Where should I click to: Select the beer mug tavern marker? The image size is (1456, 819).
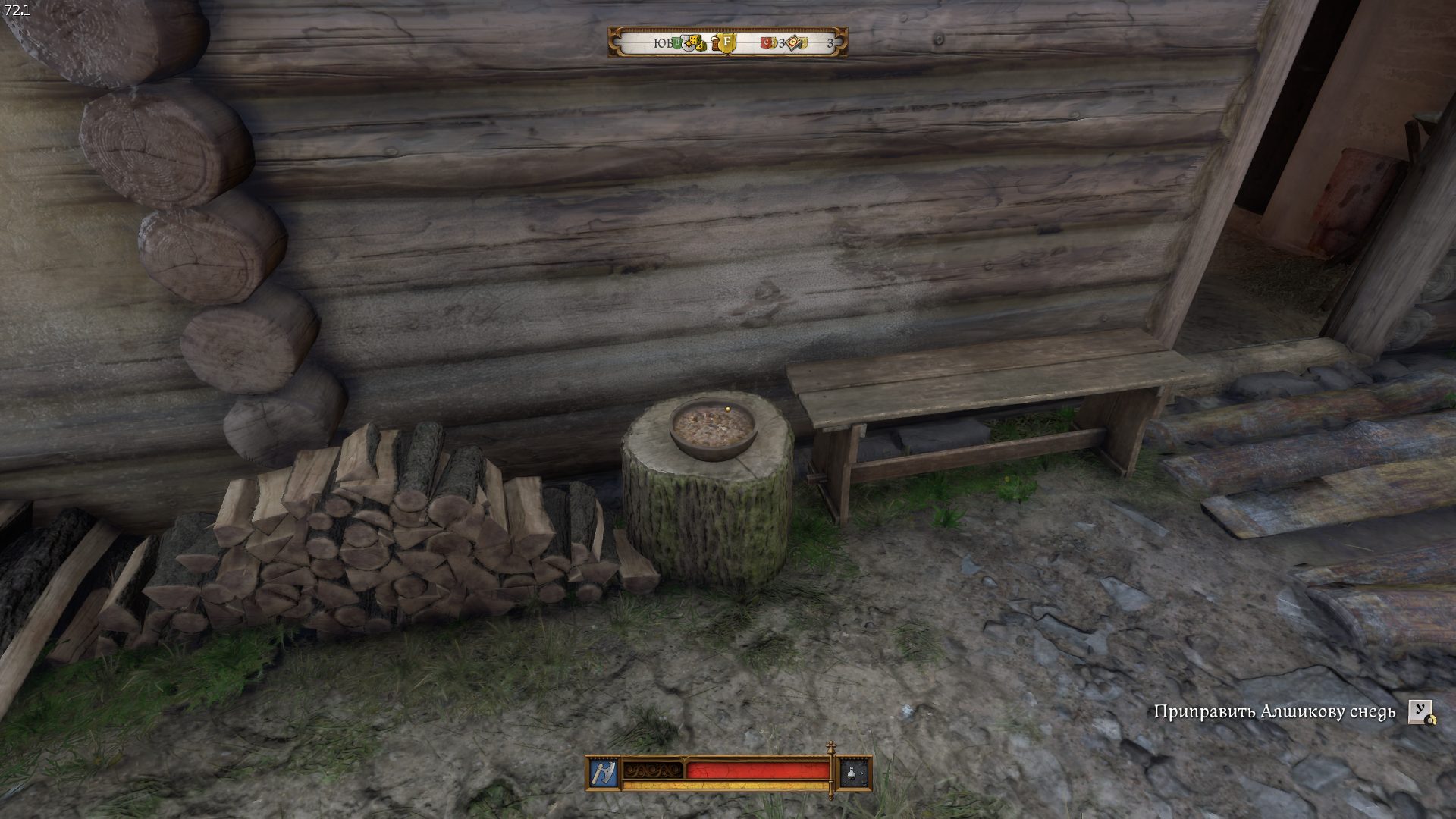tap(714, 44)
